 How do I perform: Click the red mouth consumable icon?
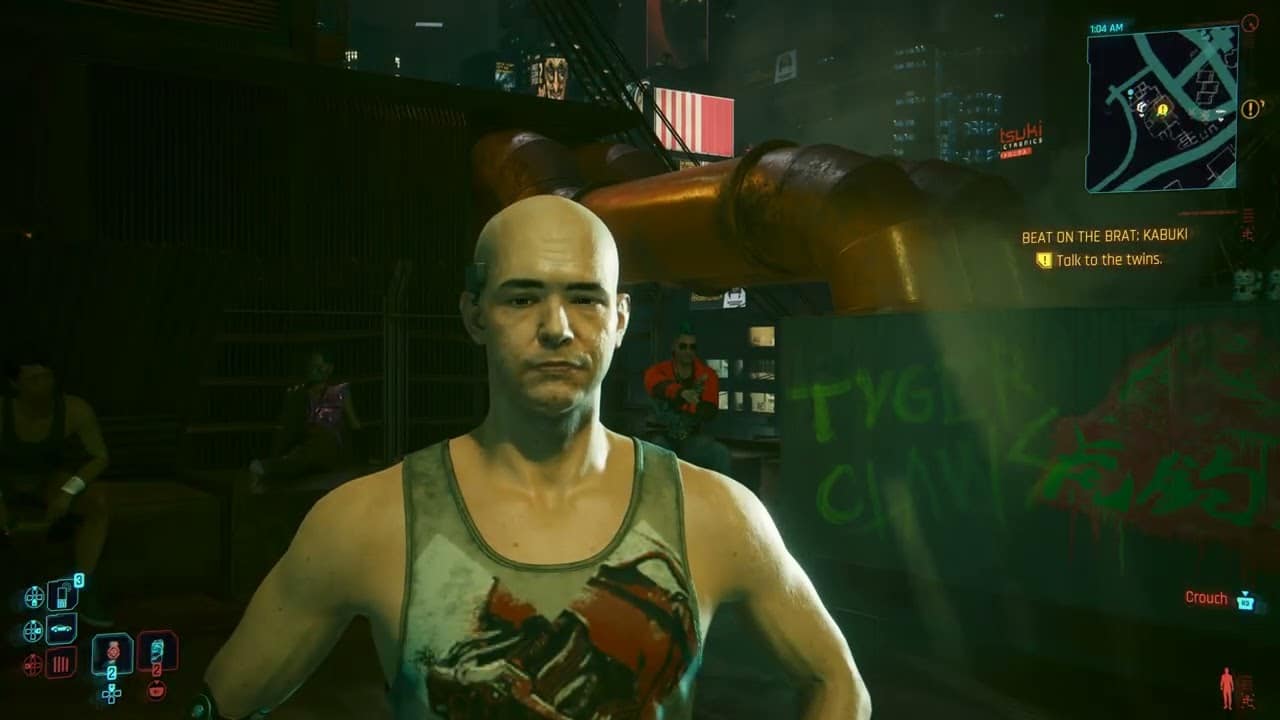156,689
